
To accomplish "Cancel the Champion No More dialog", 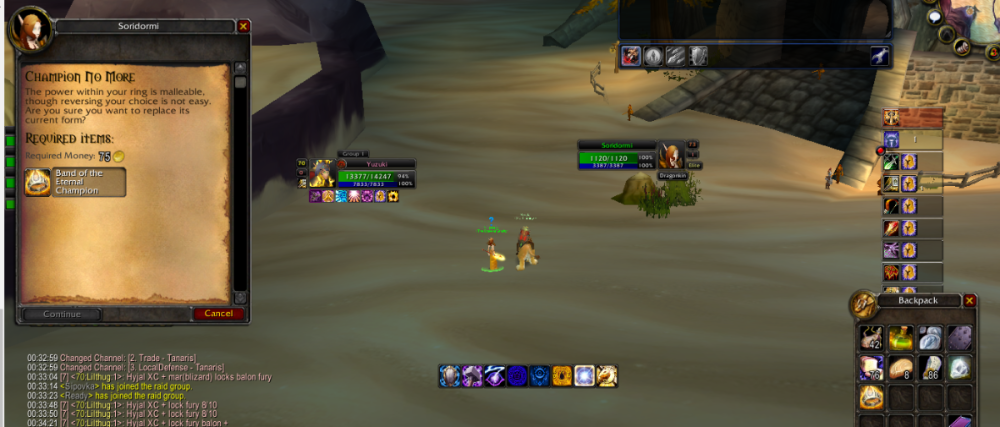I will [x=218, y=314].
